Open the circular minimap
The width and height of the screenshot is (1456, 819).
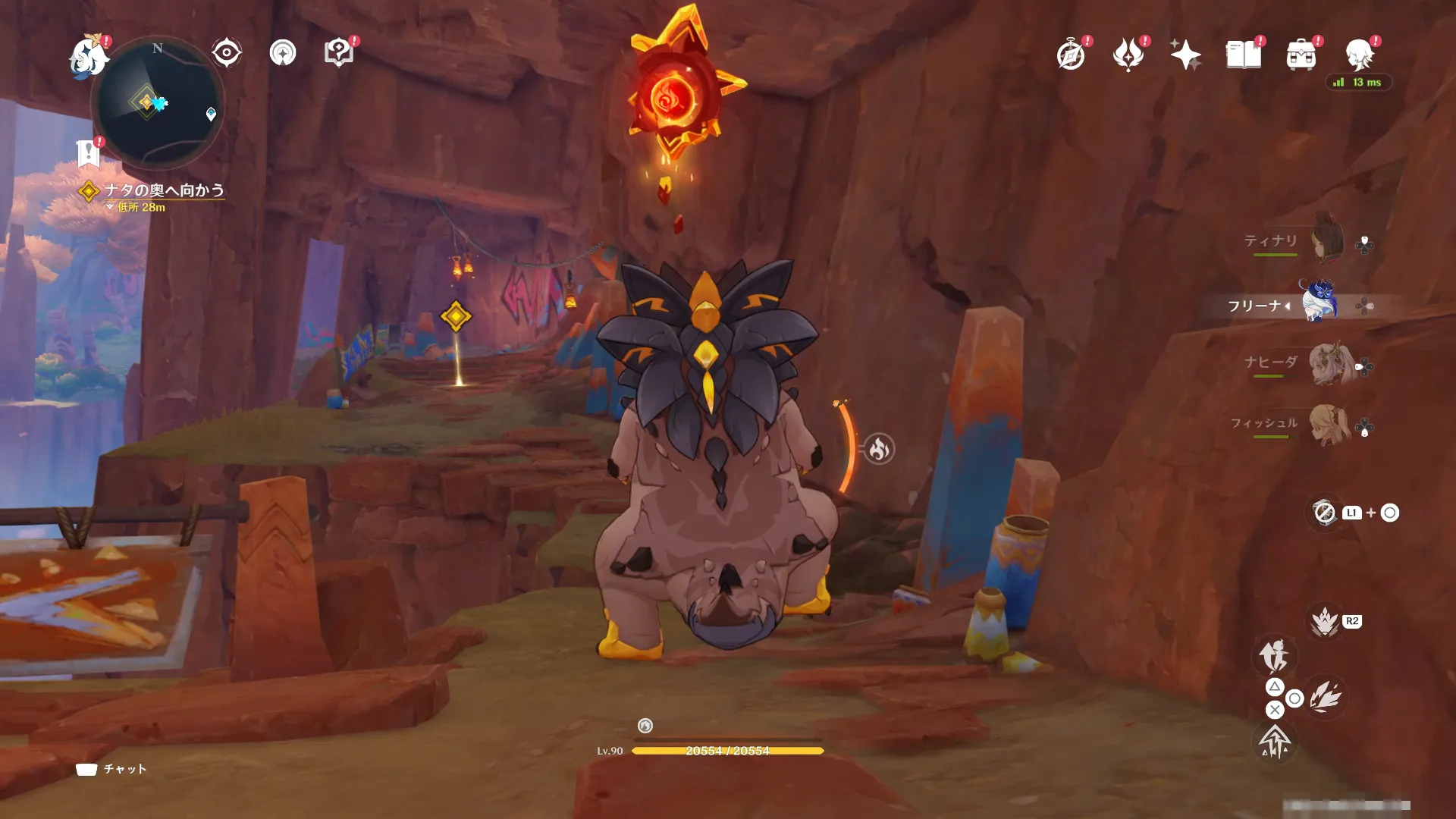[x=158, y=103]
